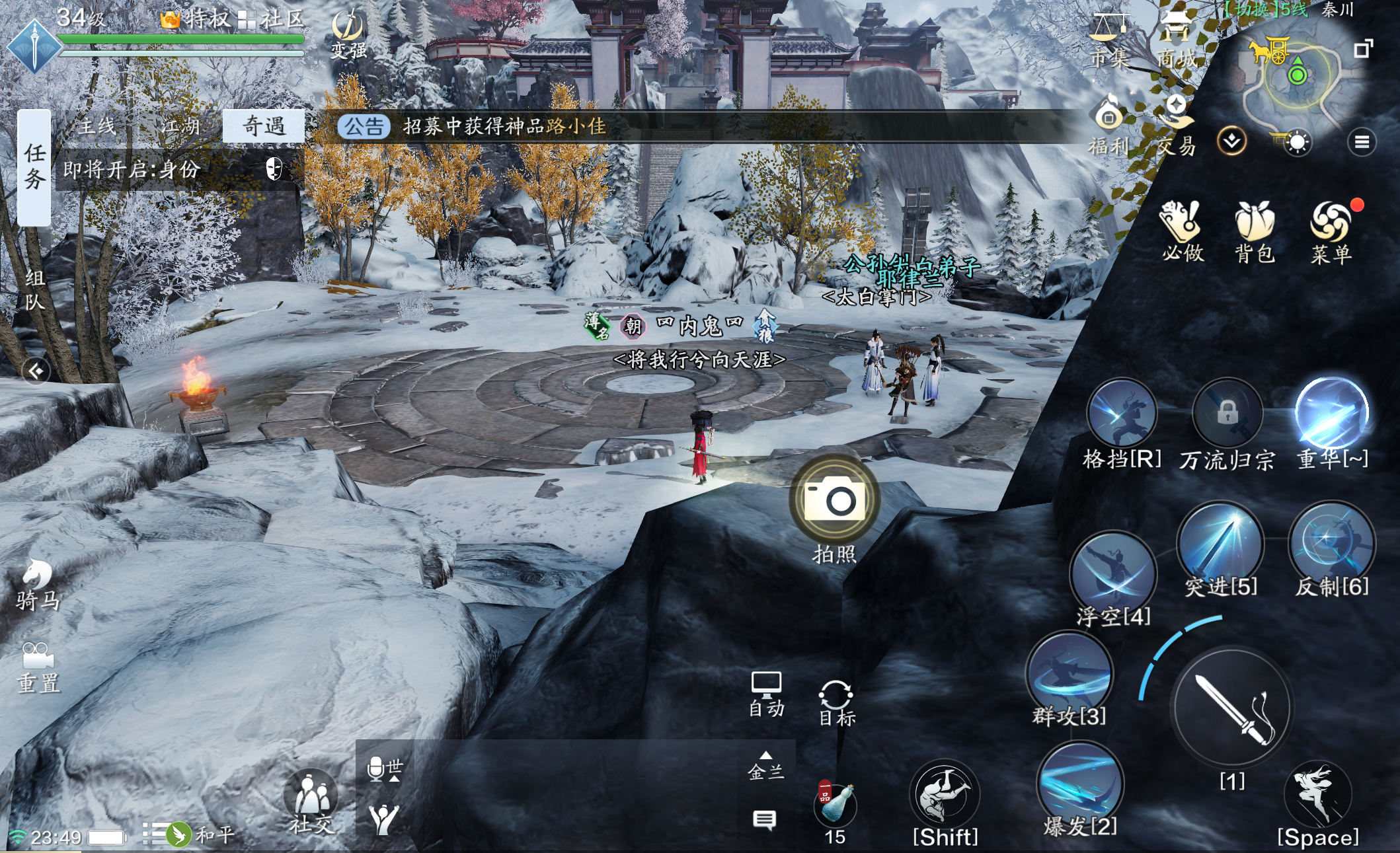Tap the 拍照 camera button
The width and height of the screenshot is (1400, 853).
click(834, 500)
